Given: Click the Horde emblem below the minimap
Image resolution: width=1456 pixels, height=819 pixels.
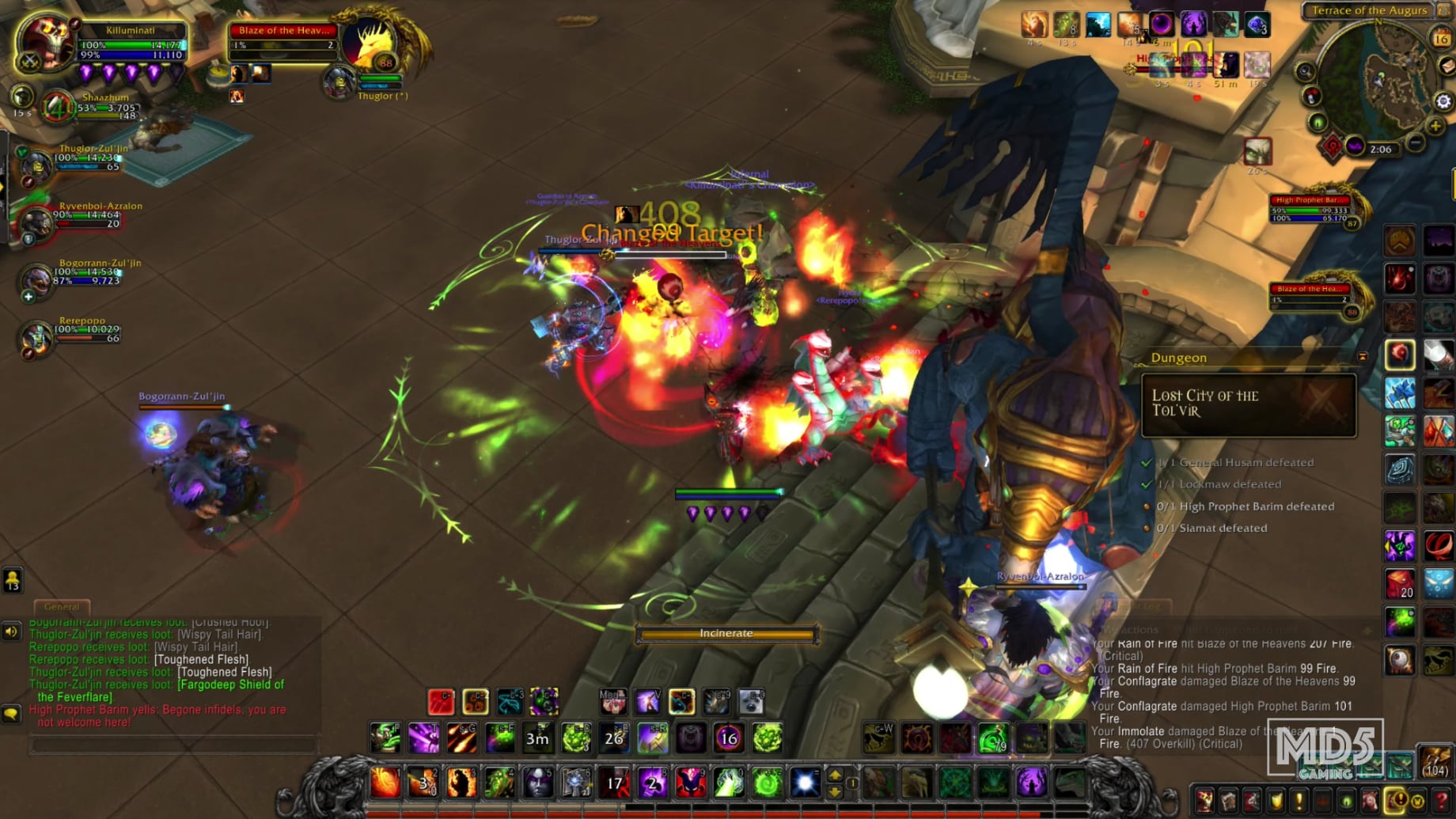Looking at the screenshot, I should [1333, 146].
